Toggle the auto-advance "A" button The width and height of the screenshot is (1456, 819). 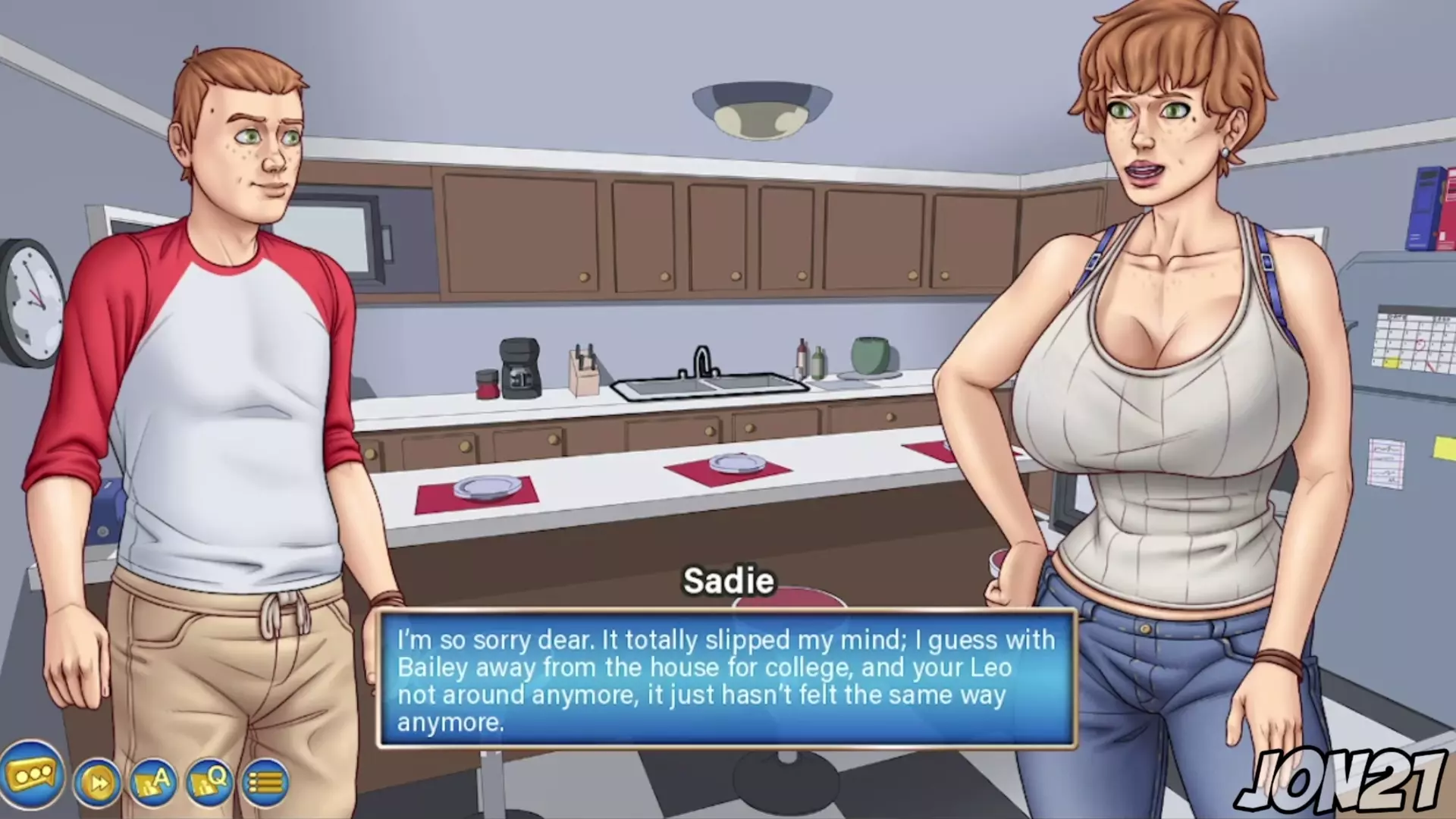[x=153, y=782]
